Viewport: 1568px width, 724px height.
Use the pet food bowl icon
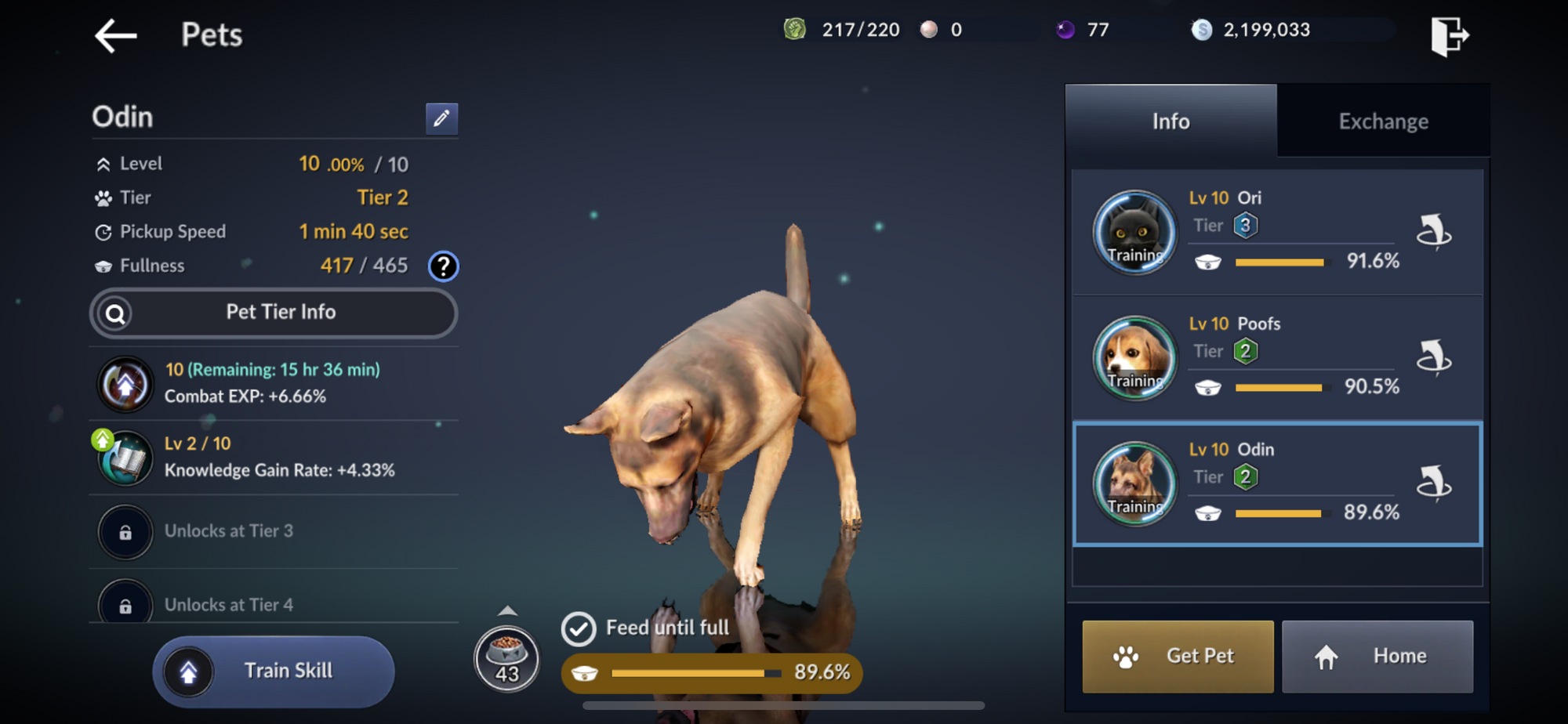coord(506,658)
